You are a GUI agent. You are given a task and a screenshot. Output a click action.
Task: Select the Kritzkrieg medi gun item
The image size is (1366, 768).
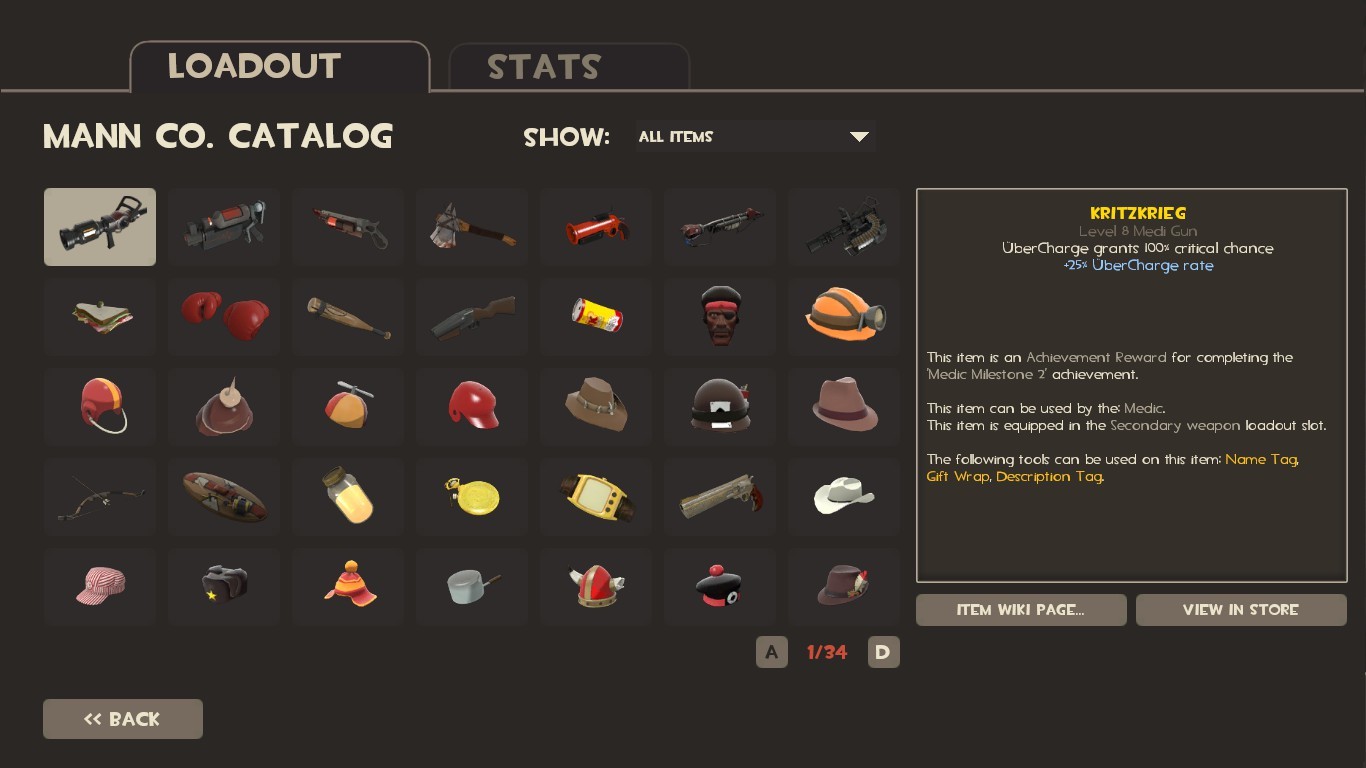(100, 227)
